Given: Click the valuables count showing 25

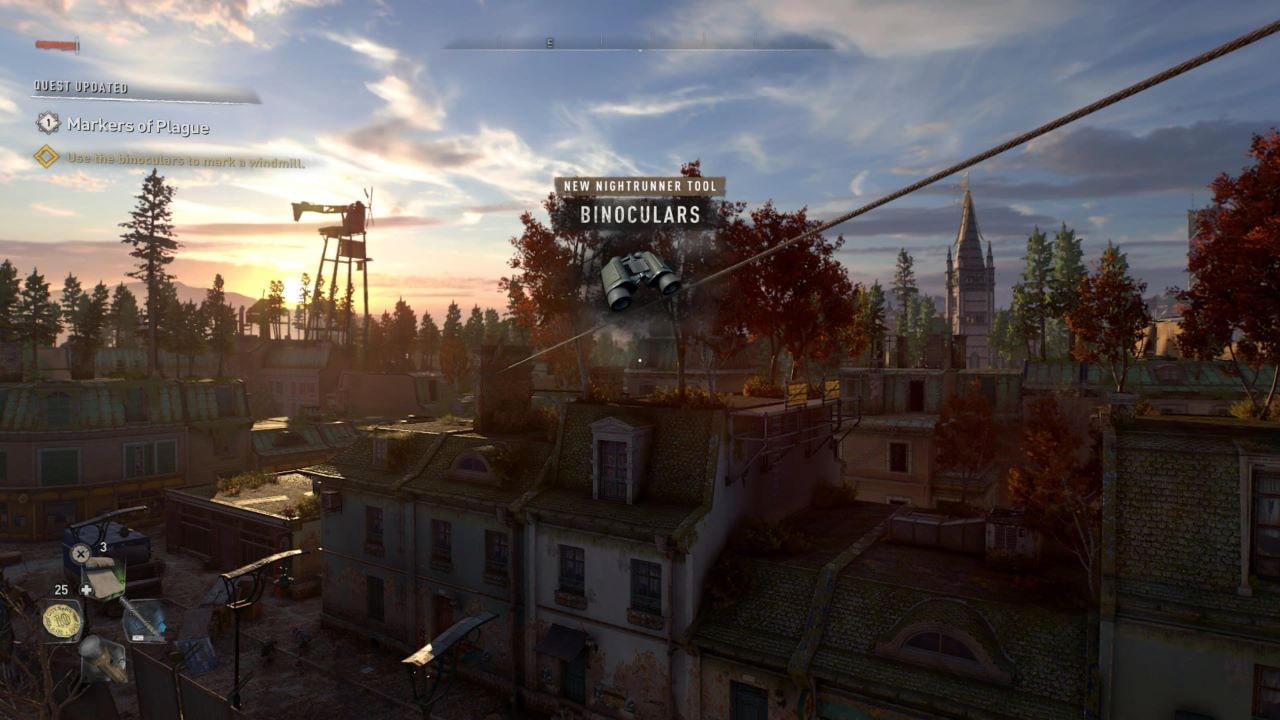Looking at the screenshot, I should click(60, 588).
